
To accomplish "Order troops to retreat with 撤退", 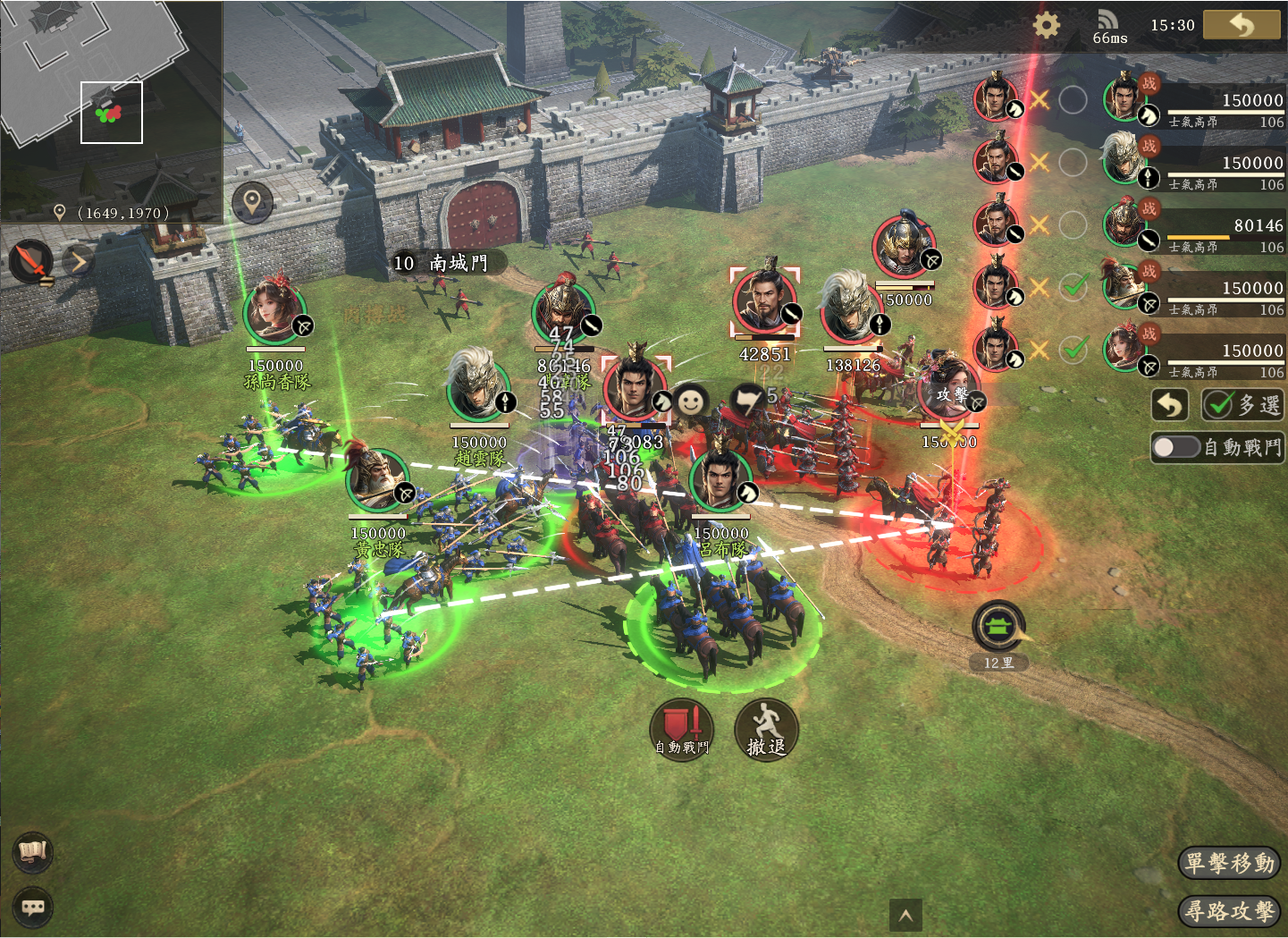I will (765, 730).
